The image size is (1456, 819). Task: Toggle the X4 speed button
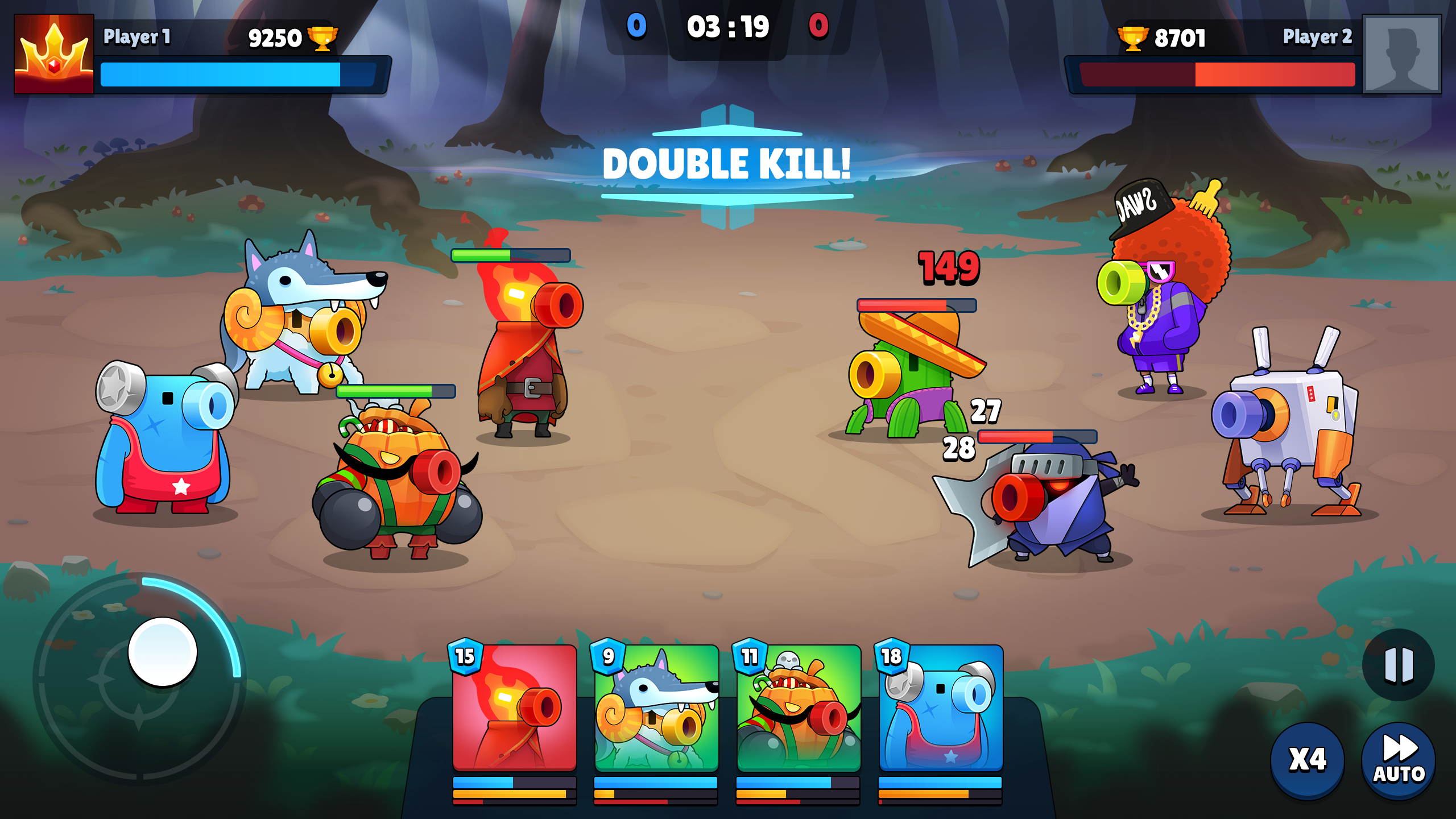pos(1307,760)
